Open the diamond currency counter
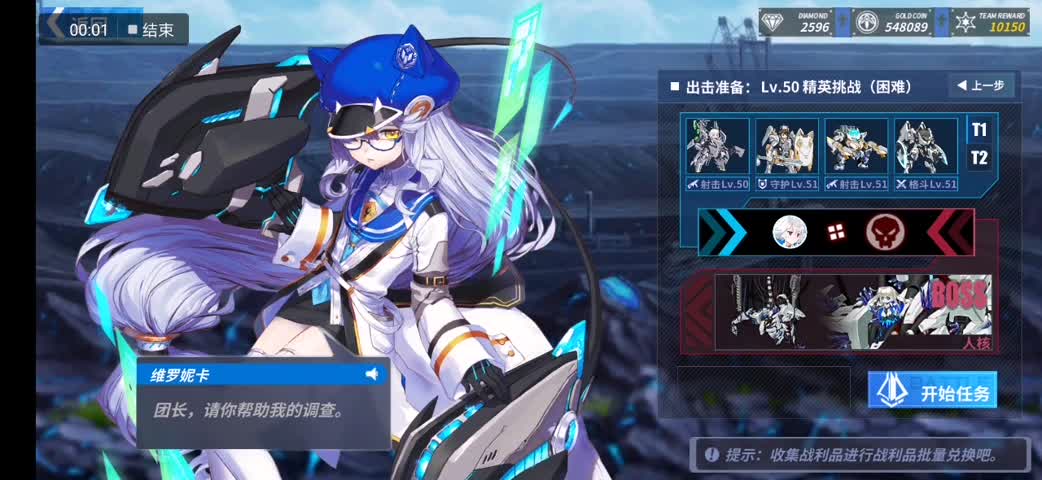This screenshot has height=480, width=1042. point(795,22)
